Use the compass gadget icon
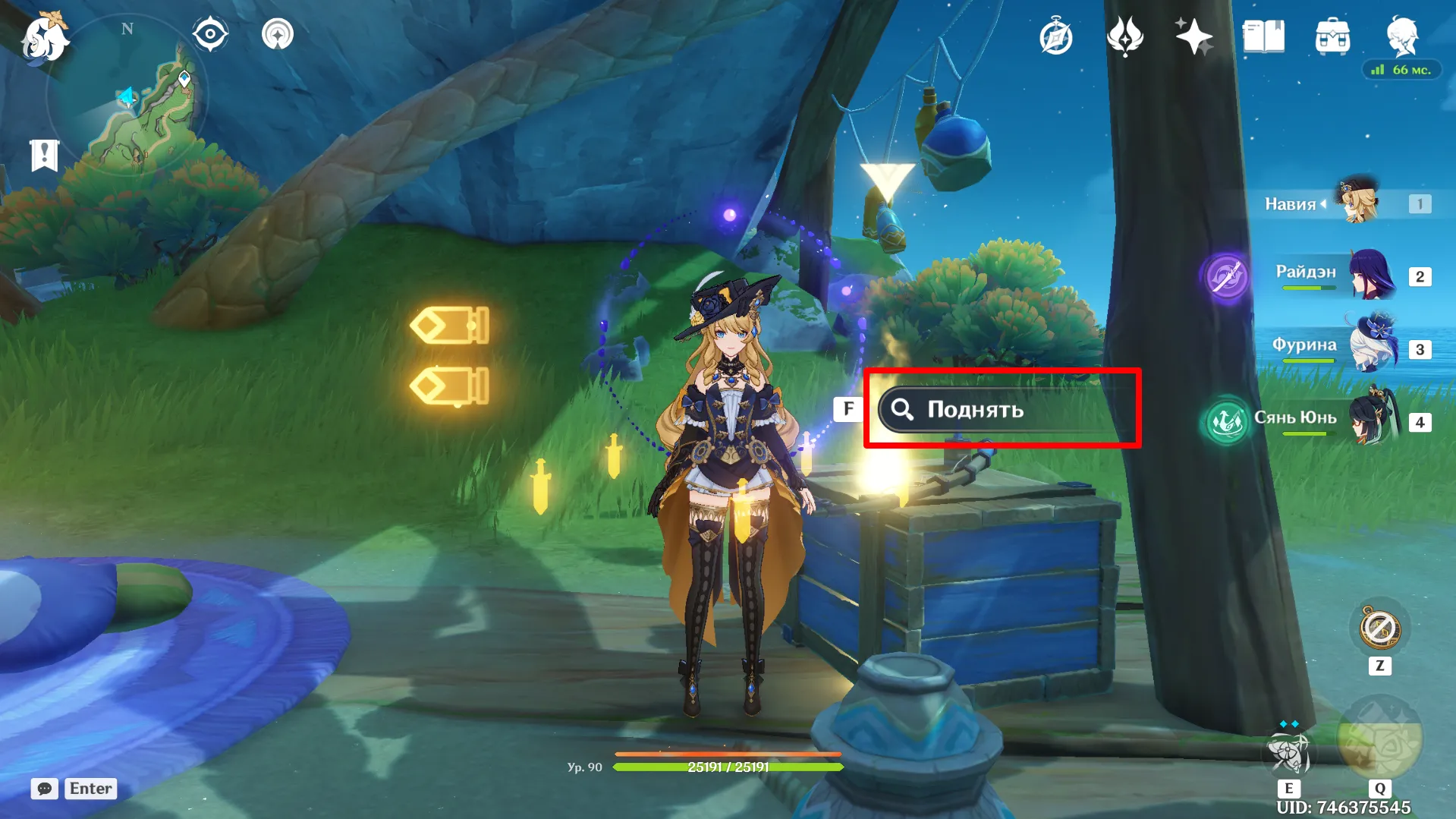 tap(1379, 628)
